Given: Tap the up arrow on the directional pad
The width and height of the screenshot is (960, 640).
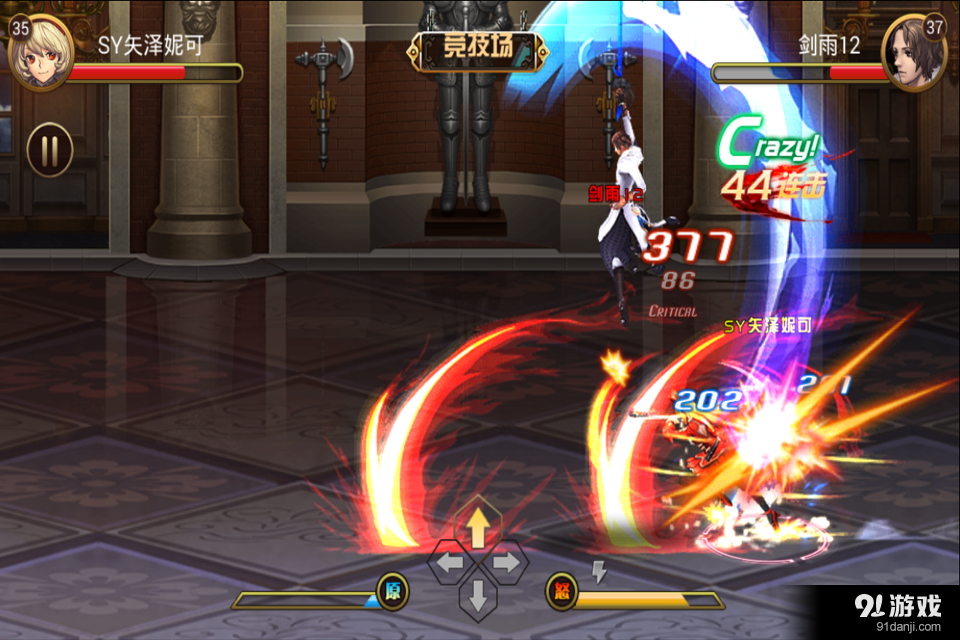Looking at the screenshot, I should click(x=478, y=527).
